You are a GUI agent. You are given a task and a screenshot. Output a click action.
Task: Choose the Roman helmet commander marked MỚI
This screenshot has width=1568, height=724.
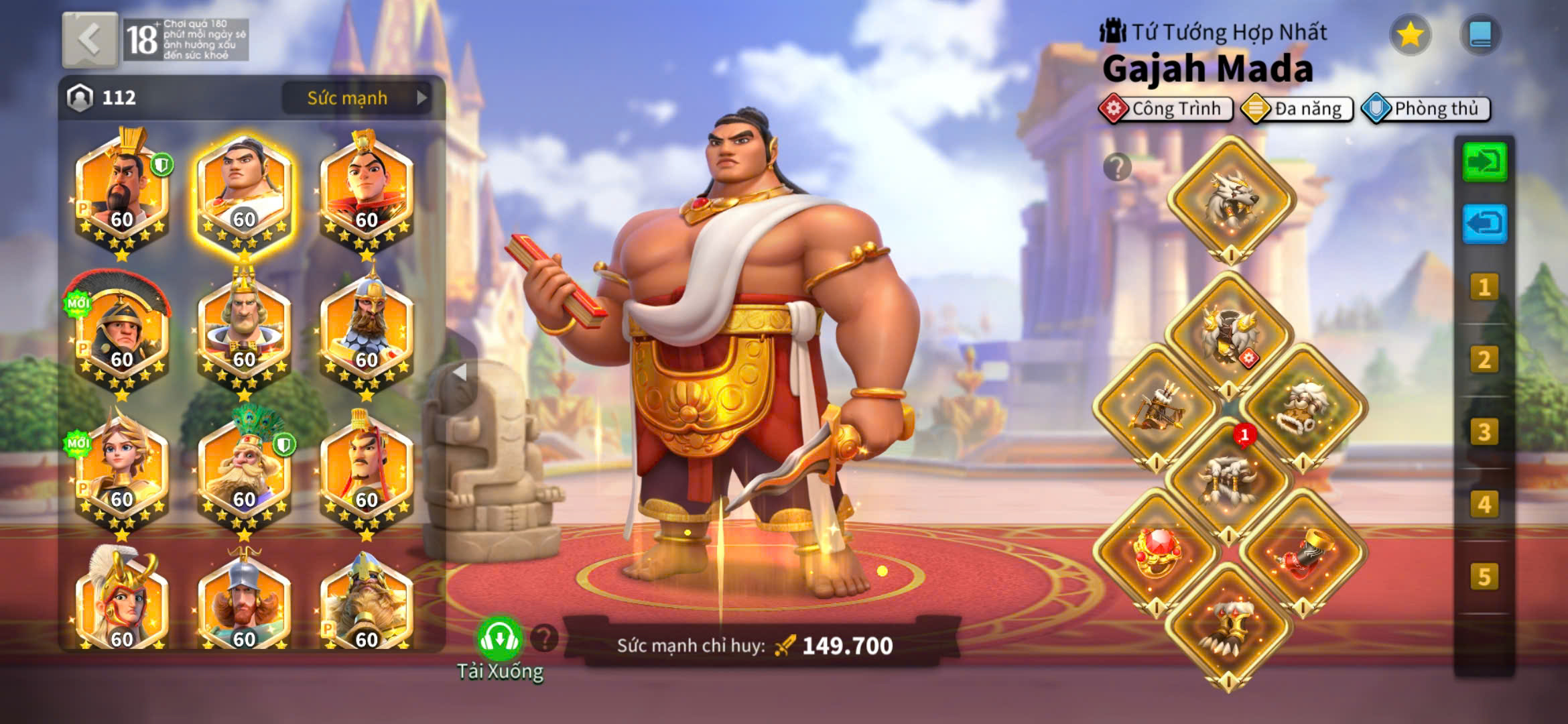121,332
